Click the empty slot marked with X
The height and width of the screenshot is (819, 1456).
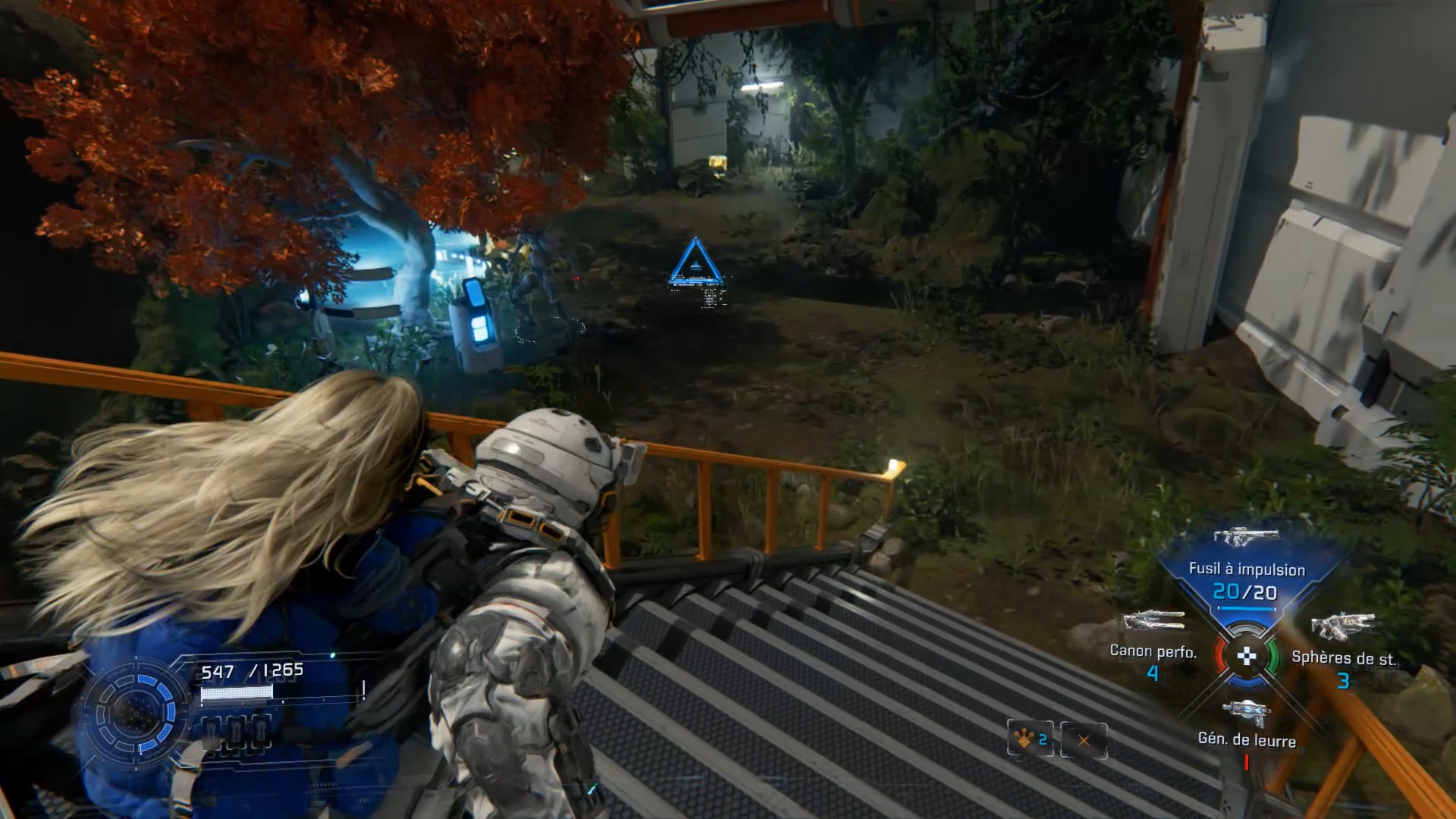point(1084,740)
